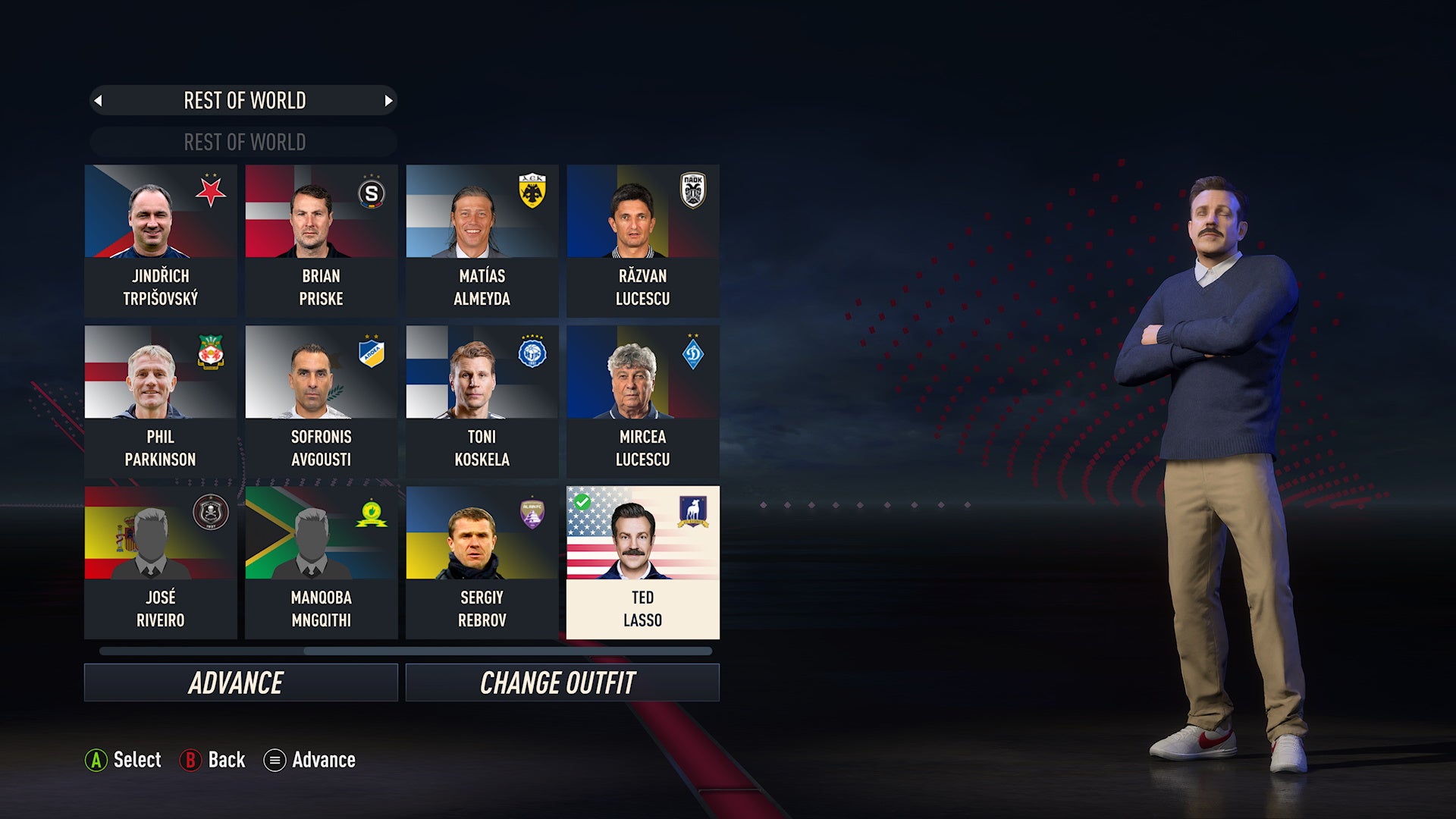Open the secondary REST OF WORLD dropdown field
The width and height of the screenshot is (1456, 819).
[243, 141]
